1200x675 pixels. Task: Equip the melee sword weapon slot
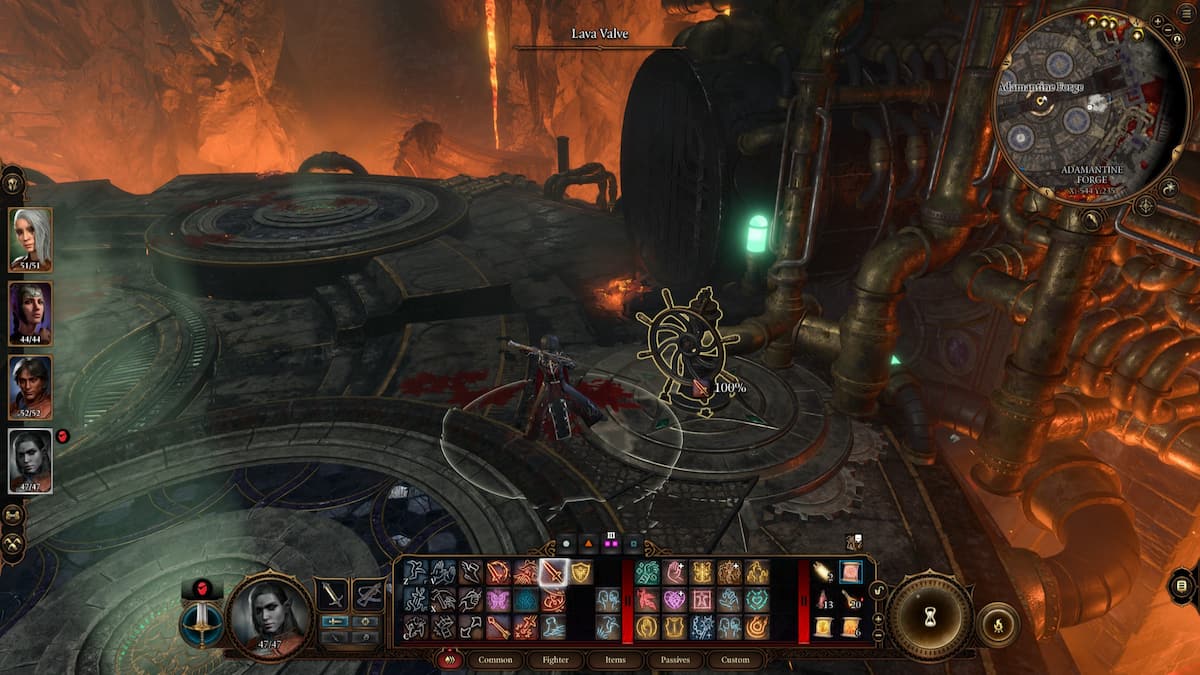tap(332, 594)
